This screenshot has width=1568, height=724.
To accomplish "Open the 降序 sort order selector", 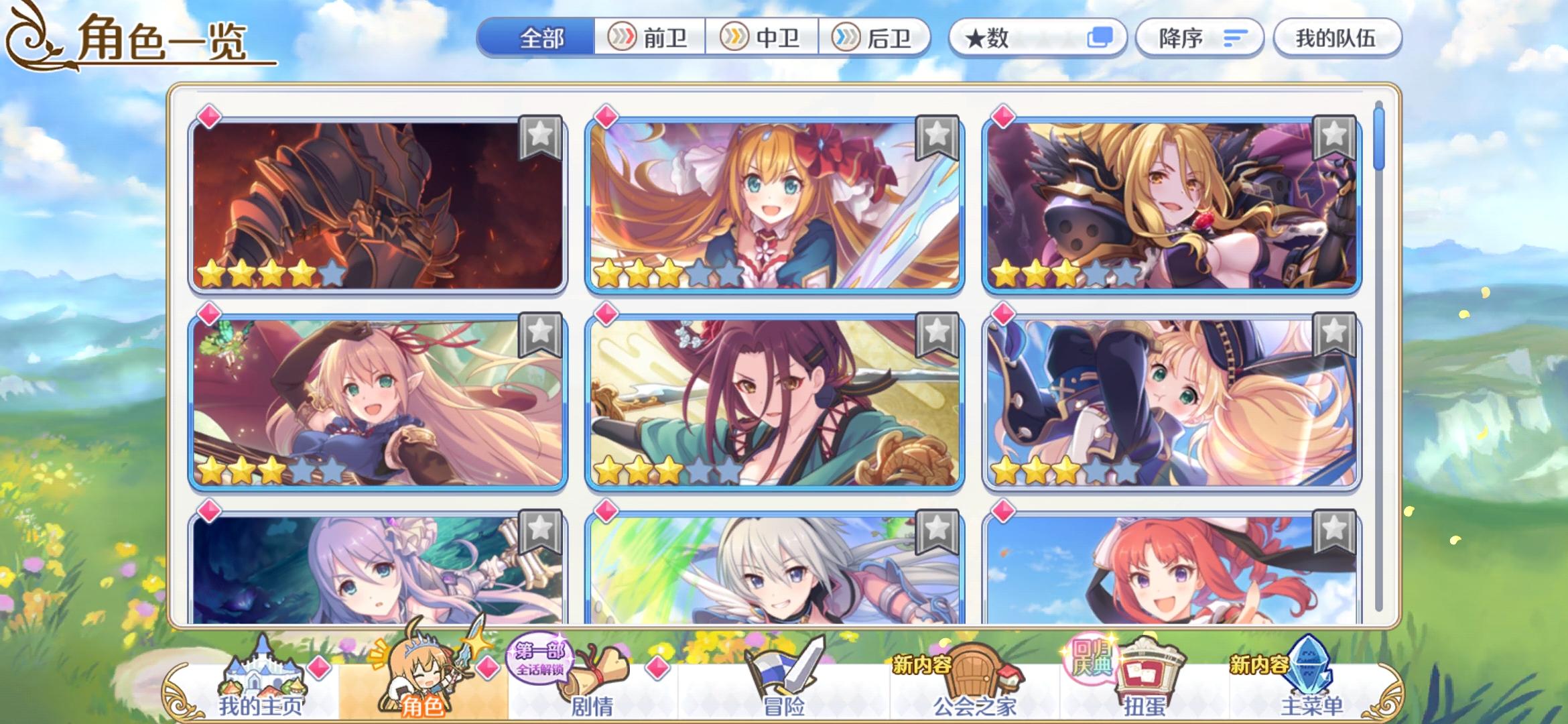I will [x=1199, y=38].
